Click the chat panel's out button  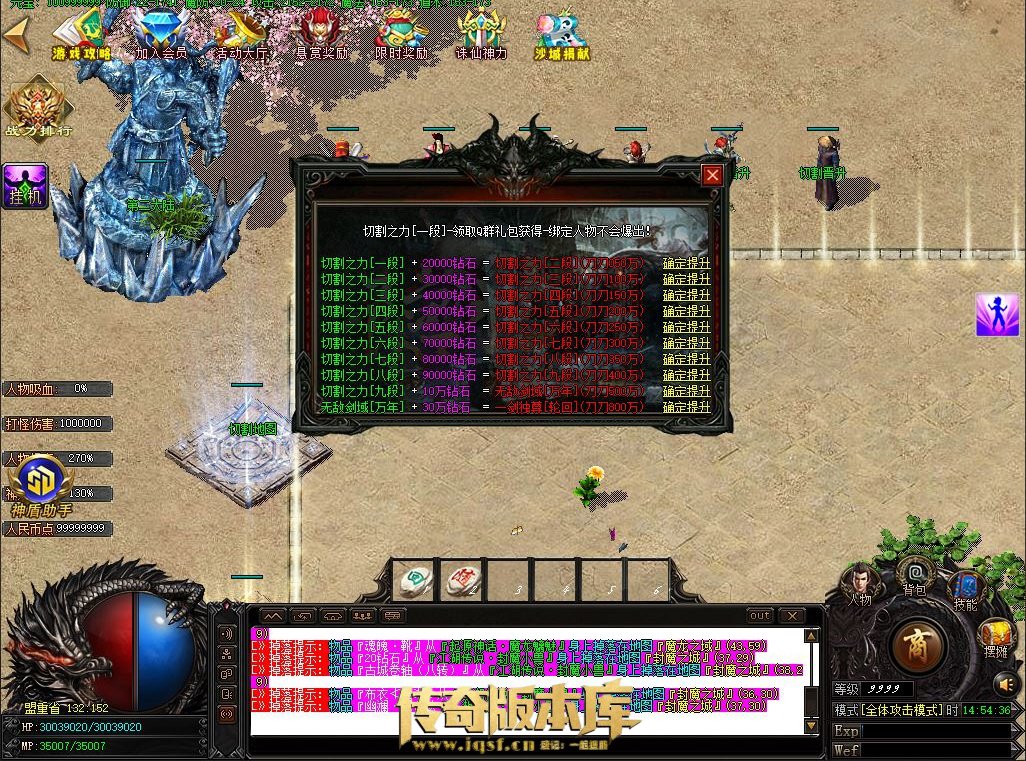click(x=761, y=616)
